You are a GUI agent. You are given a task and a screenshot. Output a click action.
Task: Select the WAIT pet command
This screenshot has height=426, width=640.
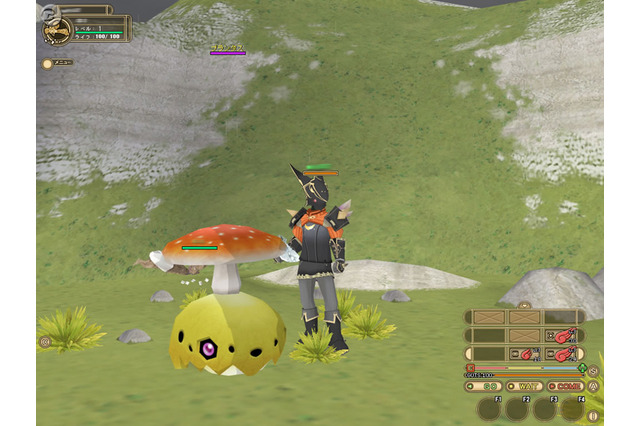click(x=524, y=386)
